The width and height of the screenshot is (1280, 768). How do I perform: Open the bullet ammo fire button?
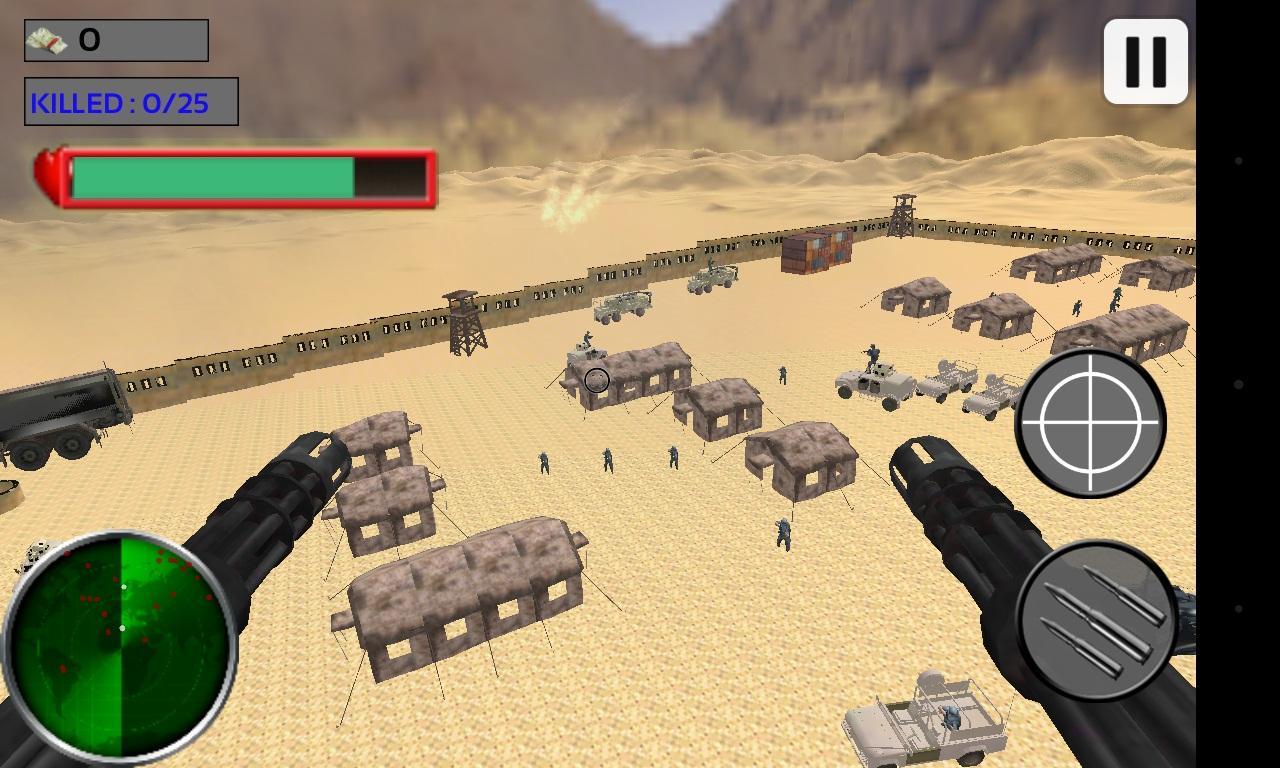(x=1094, y=620)
